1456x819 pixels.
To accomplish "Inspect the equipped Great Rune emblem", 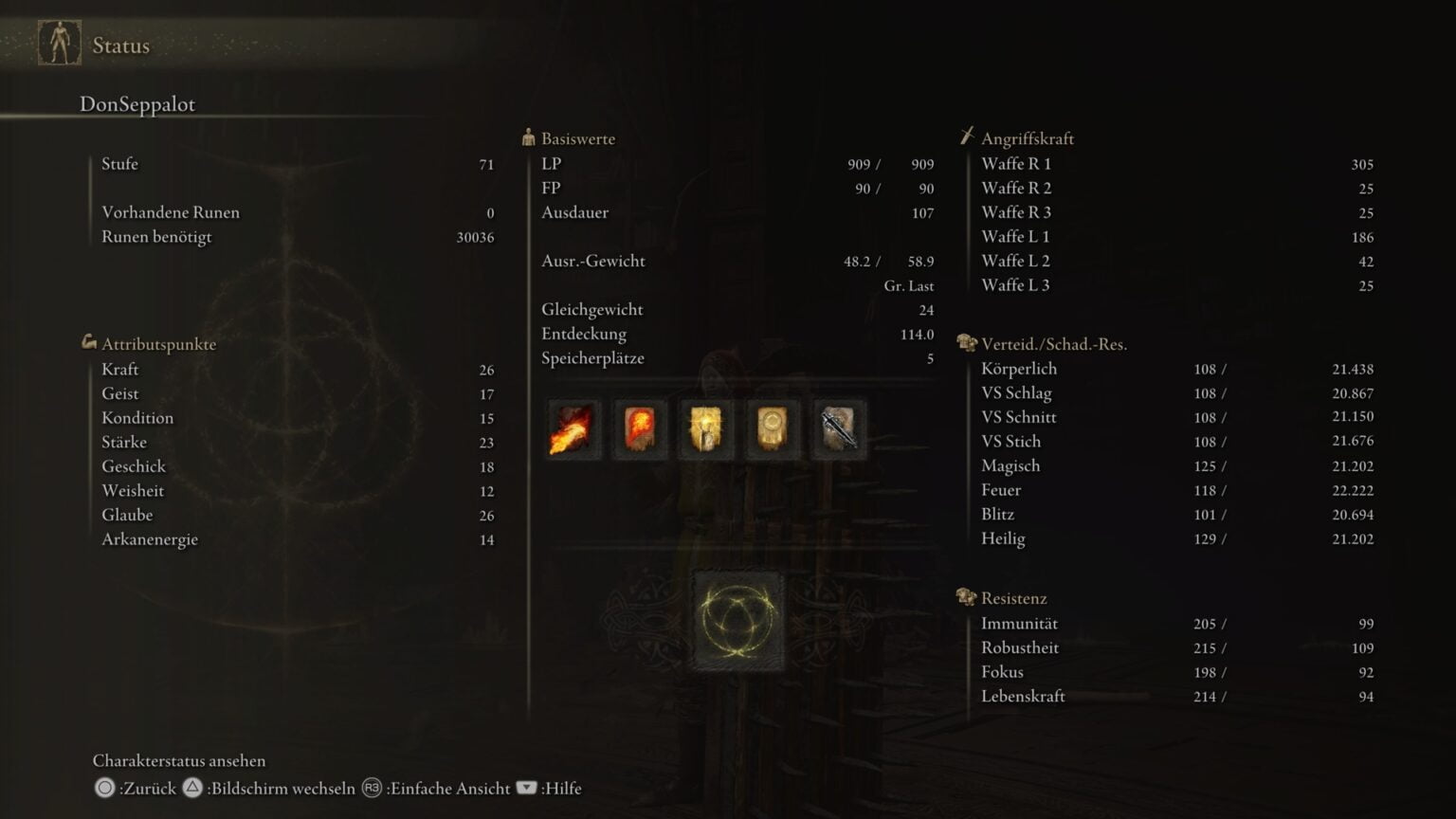I will 738,621.
